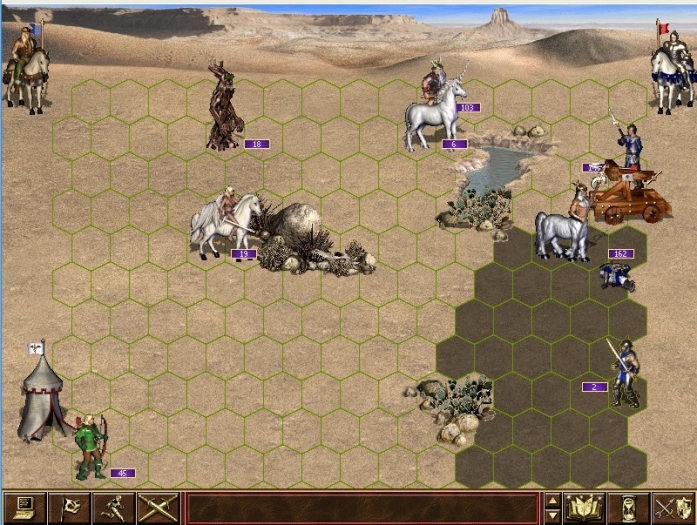Viewport: 697px width, 525px height.
Task: Defend with the sword and shield button
Action: [672, 508]
